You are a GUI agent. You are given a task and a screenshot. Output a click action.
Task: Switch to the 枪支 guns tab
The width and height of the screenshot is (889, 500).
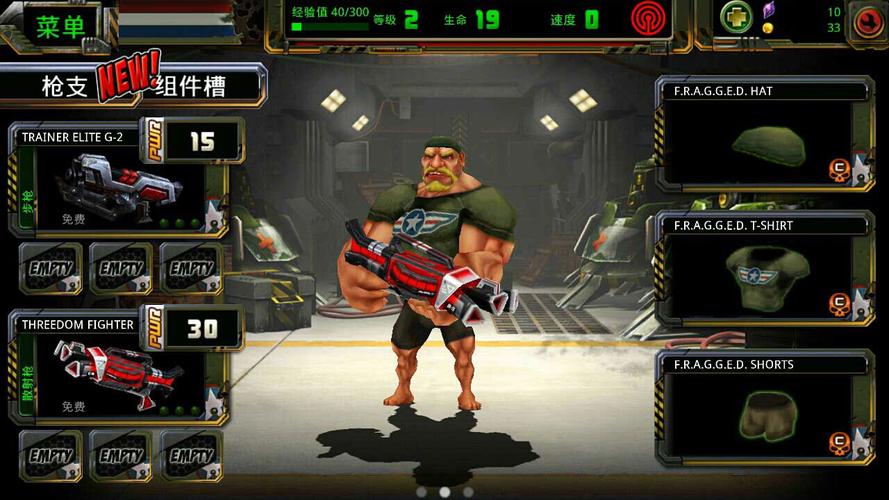pos(64,86)
